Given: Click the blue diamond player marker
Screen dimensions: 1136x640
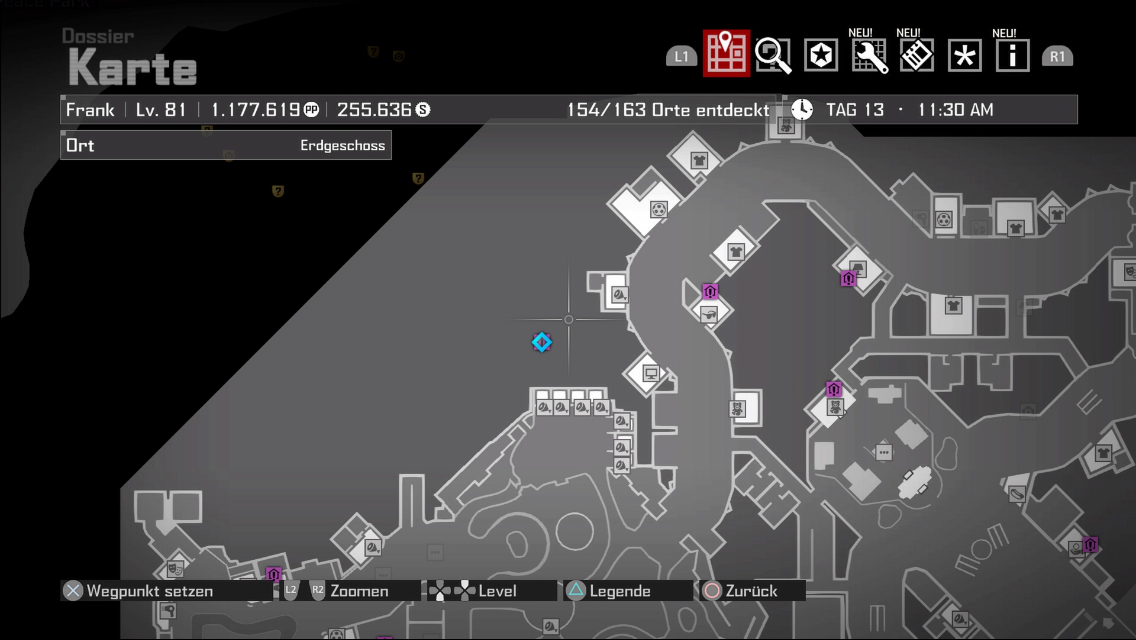Looking at the screenshot, I should [x=541, y=343].
